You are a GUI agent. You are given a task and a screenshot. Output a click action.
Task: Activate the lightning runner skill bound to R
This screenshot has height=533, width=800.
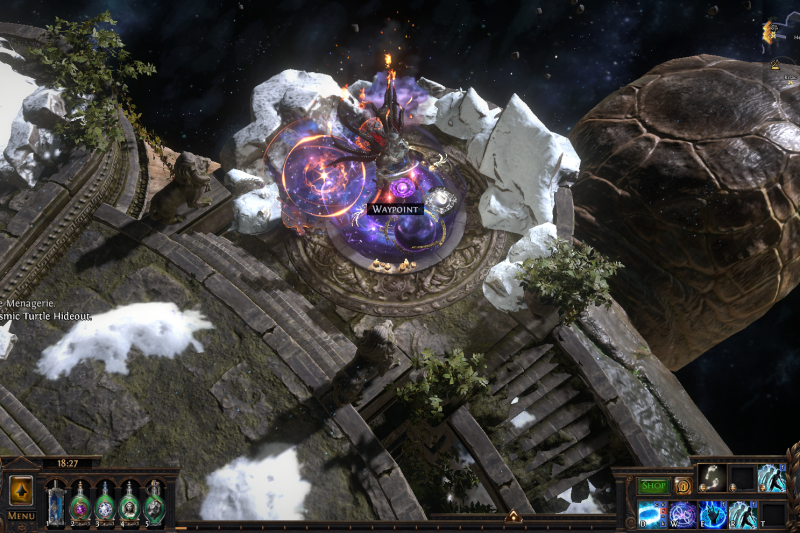click(742, 514)
